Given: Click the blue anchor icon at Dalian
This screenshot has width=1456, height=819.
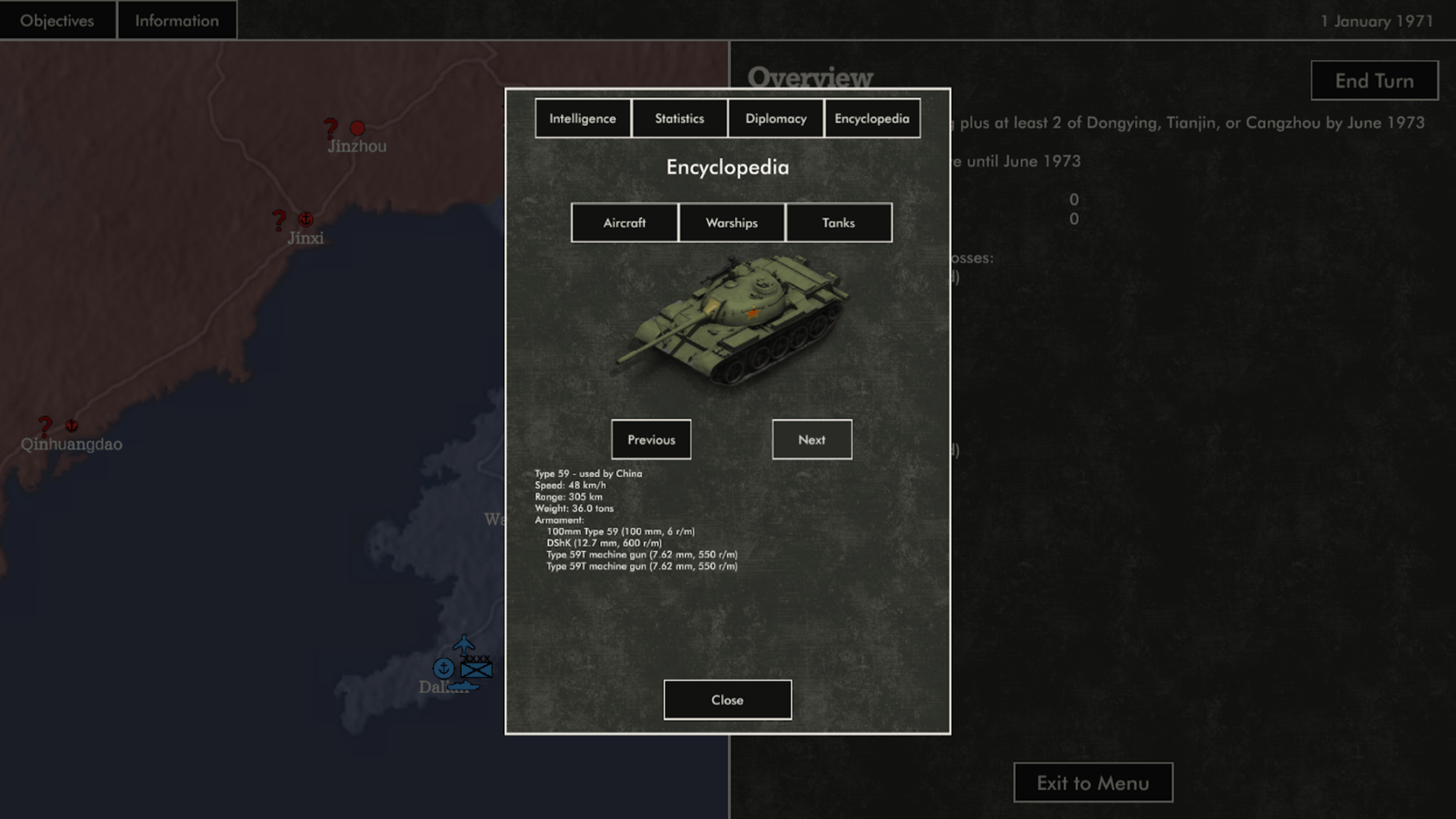Looking at the screenshot, I should tap(443, 668).
